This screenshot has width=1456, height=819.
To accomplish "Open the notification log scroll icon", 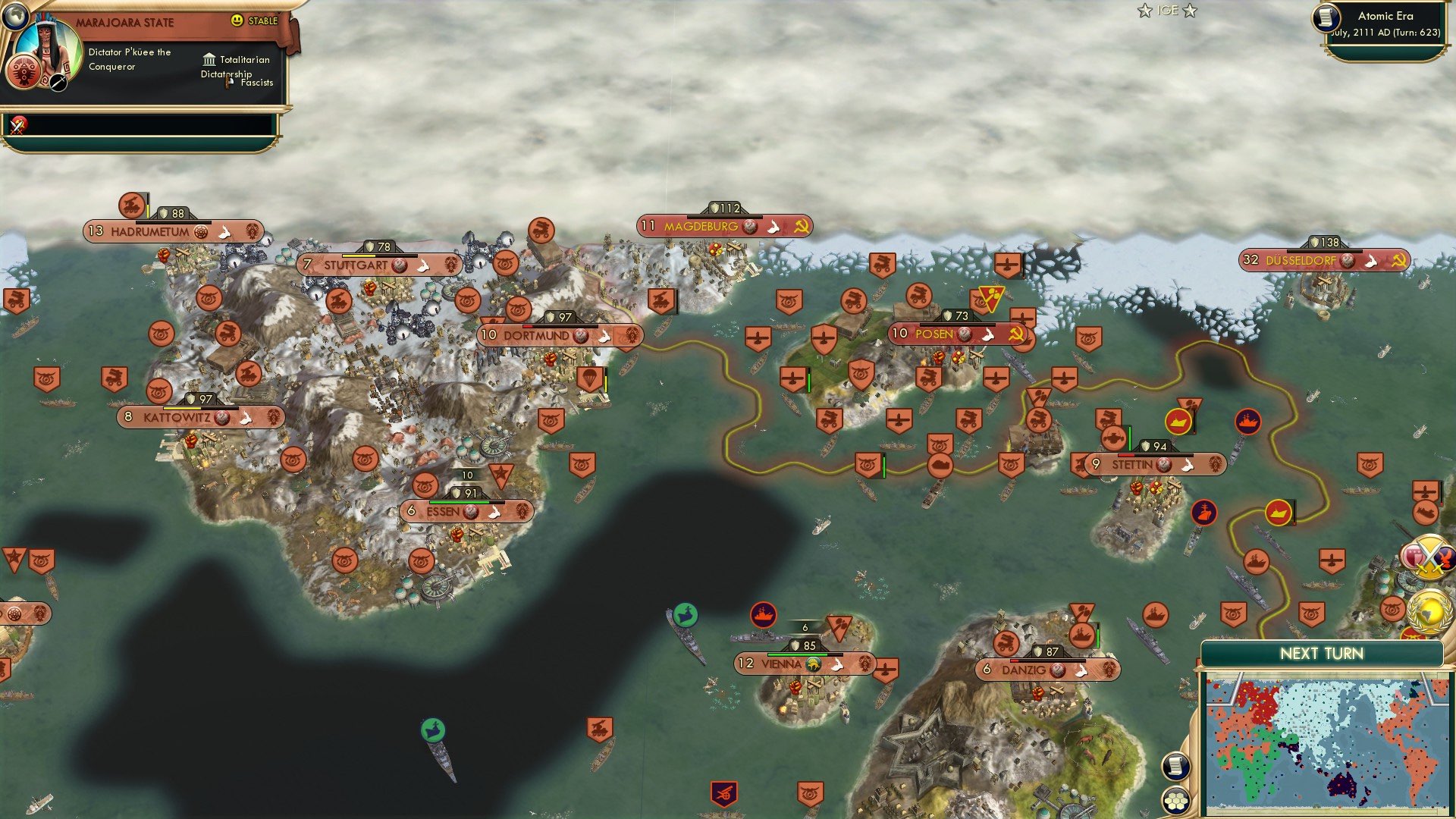I will coord(1176,767).
